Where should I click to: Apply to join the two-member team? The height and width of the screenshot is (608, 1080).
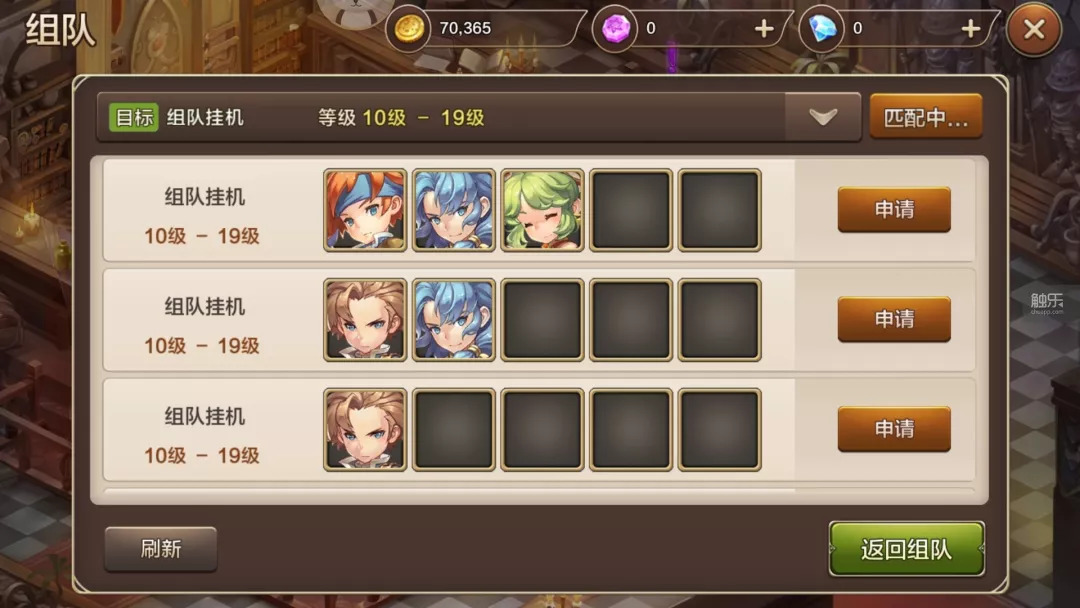(894, 319)
